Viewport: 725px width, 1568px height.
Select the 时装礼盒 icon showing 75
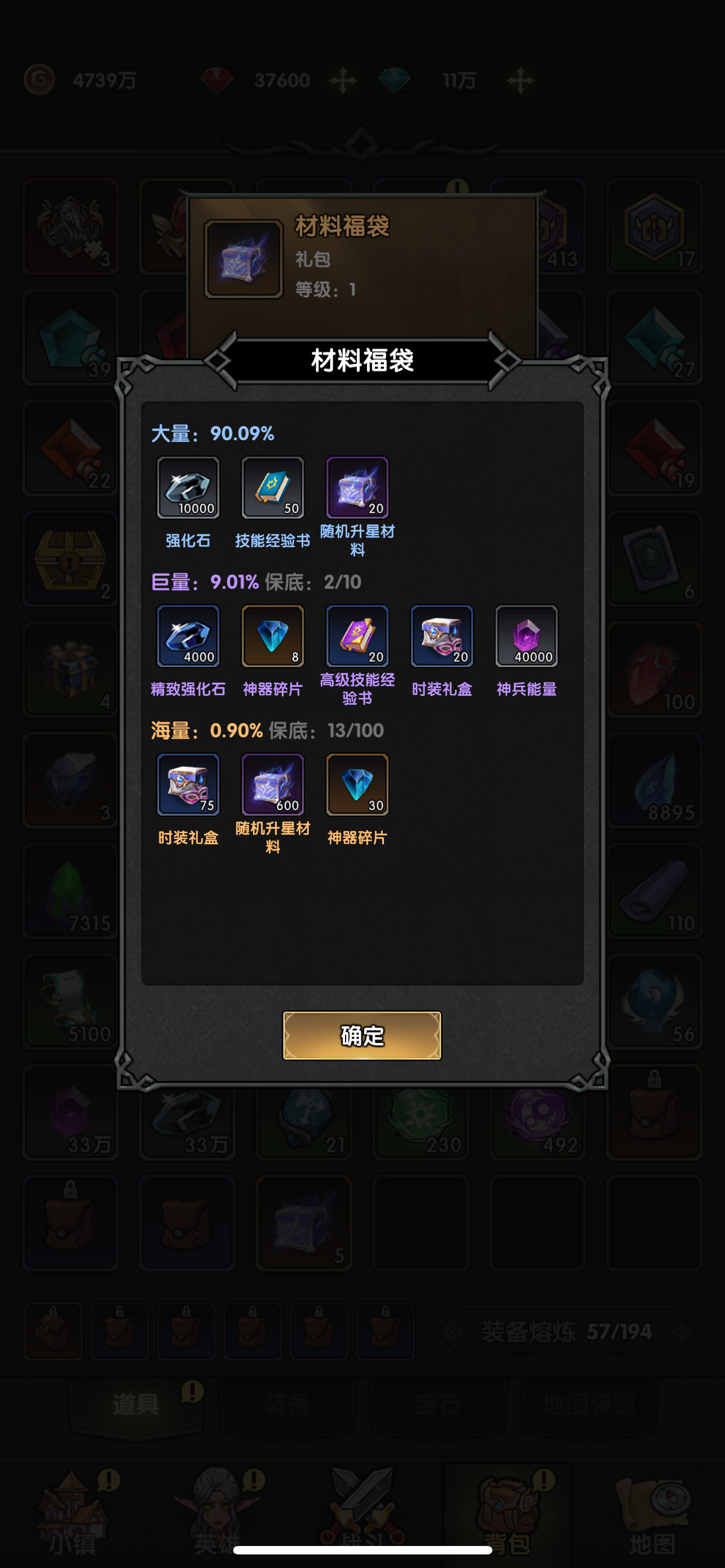coord(188,785)
